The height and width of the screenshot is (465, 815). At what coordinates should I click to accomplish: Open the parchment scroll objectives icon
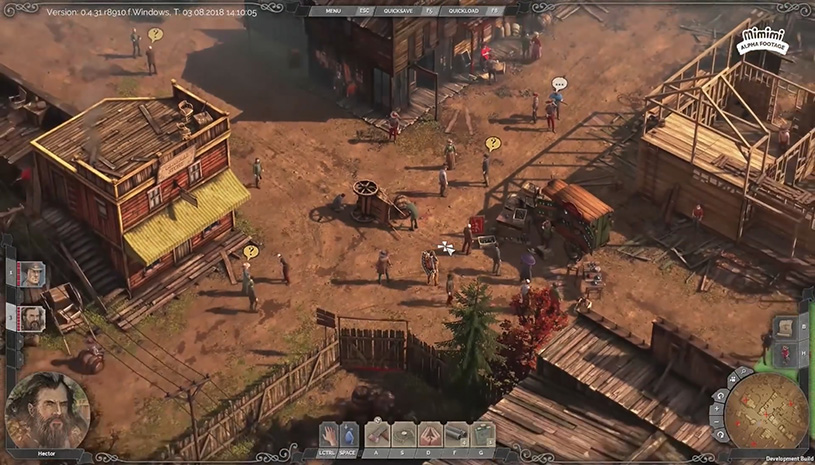(786, 328)
